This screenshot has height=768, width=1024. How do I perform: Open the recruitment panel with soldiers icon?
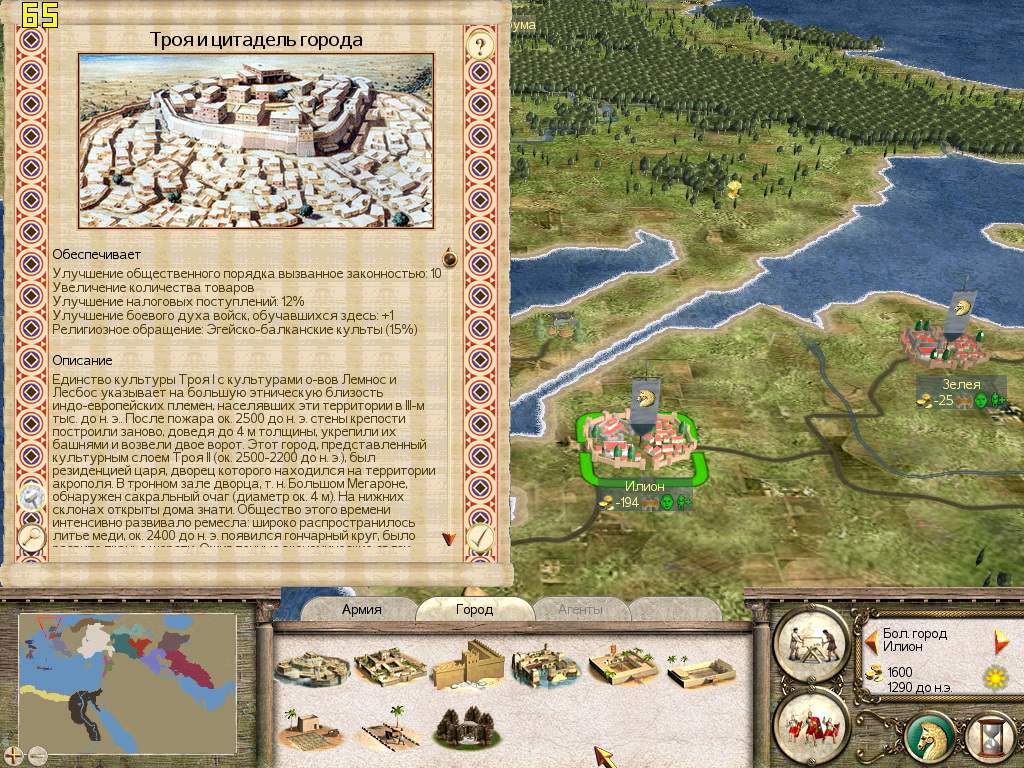point(811,722)
